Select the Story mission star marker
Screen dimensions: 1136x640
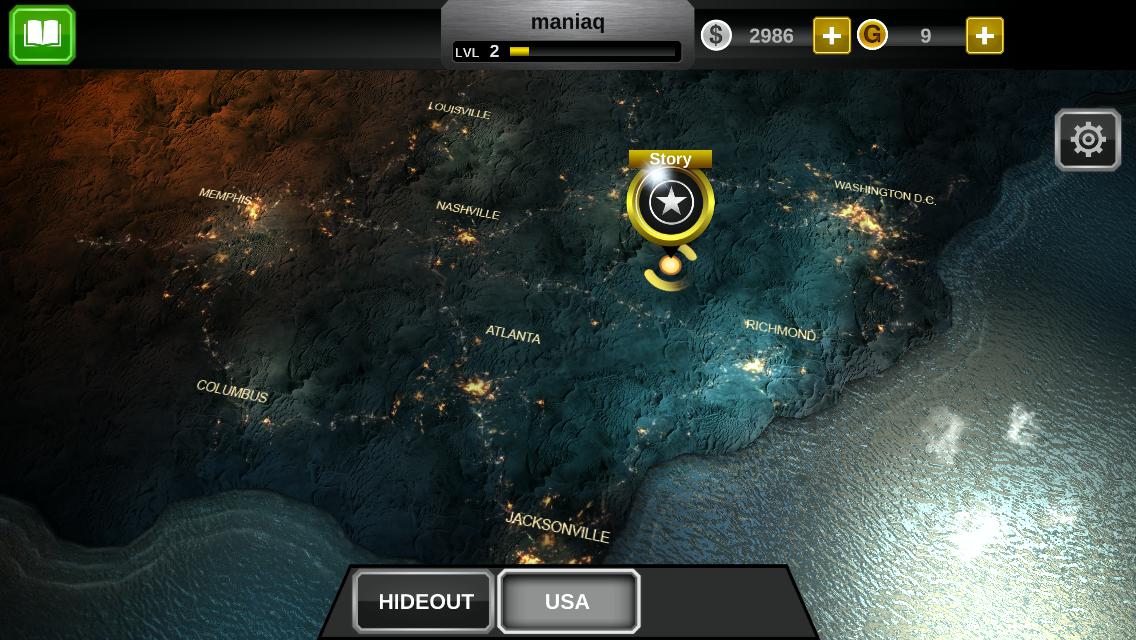pos(670,202)
